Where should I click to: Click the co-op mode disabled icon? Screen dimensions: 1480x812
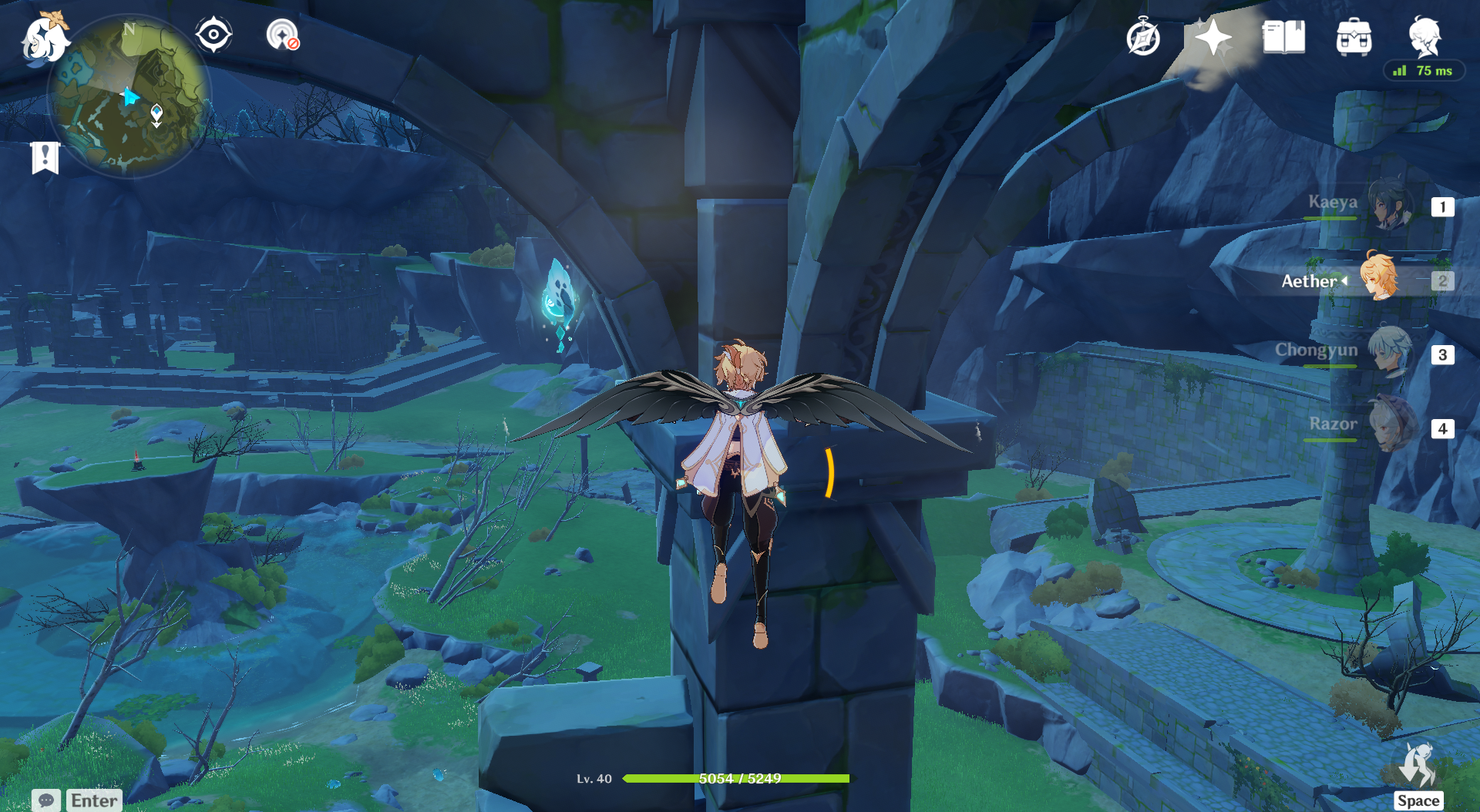[282, 35]
